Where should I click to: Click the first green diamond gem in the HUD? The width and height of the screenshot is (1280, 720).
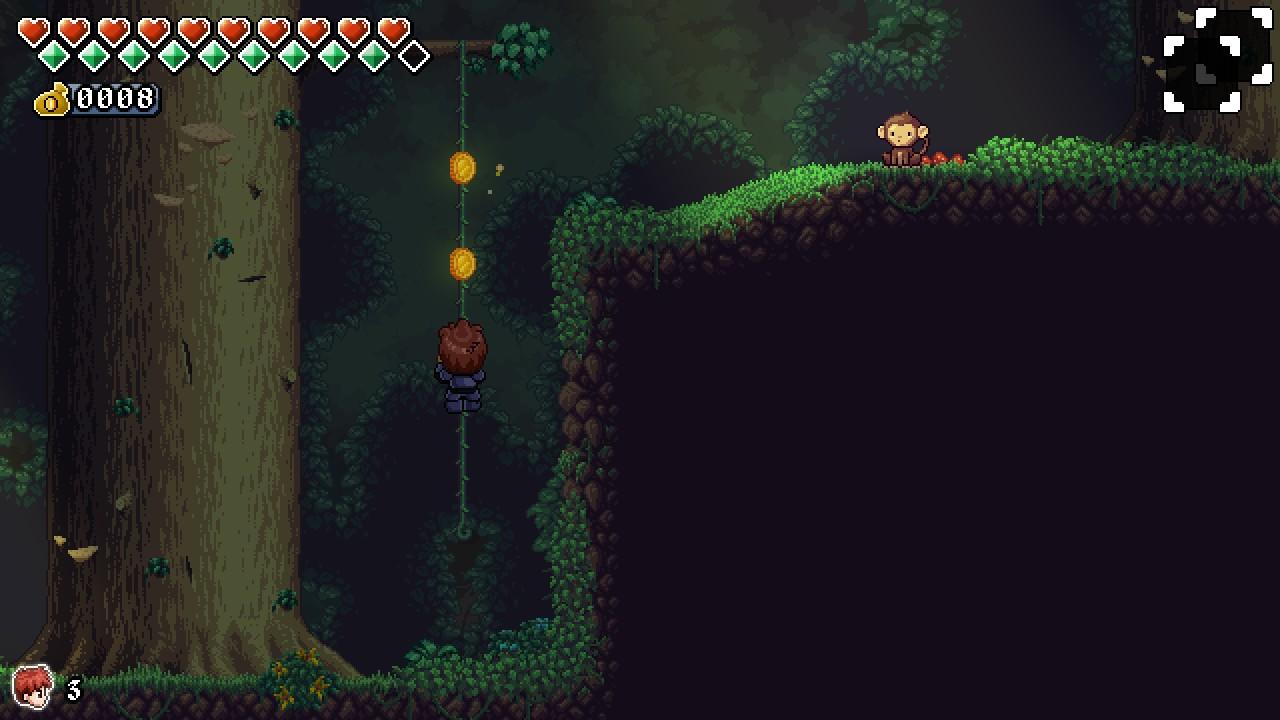[53, 56]
